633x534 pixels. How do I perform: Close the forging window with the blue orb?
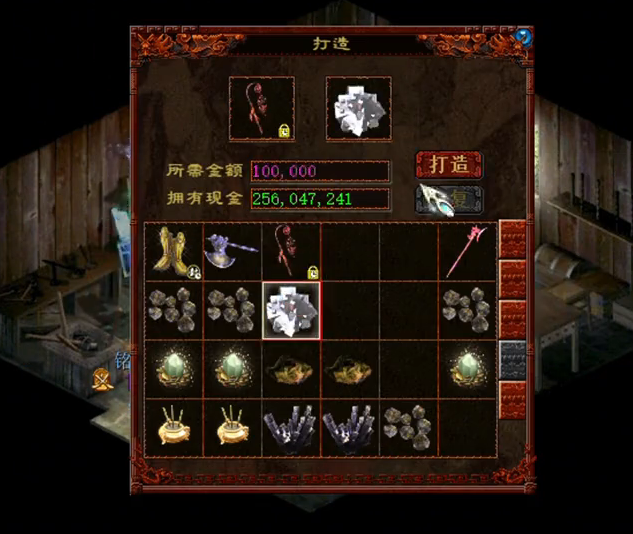coord(523,38)
